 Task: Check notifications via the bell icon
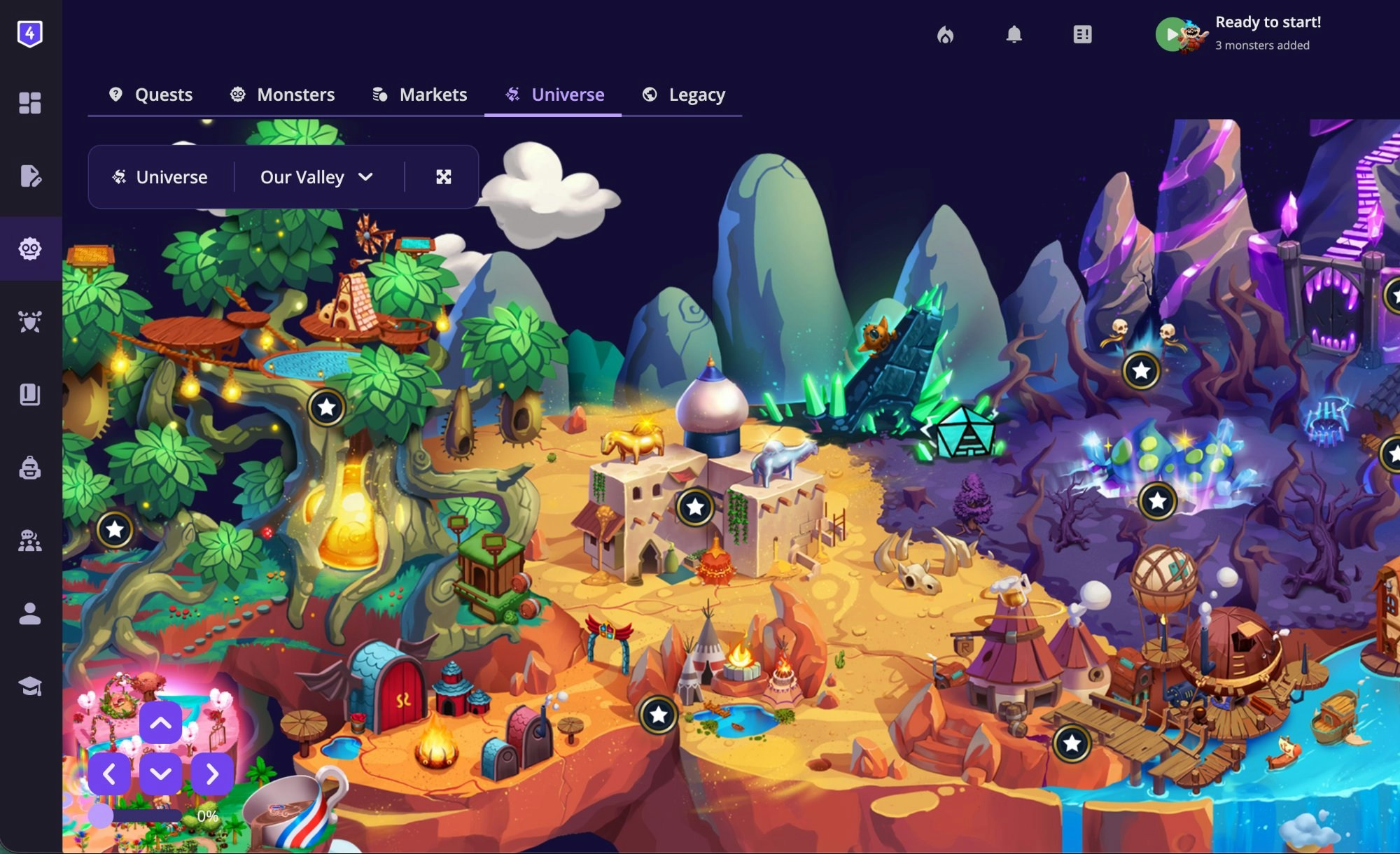click(x=1015, y=34)
